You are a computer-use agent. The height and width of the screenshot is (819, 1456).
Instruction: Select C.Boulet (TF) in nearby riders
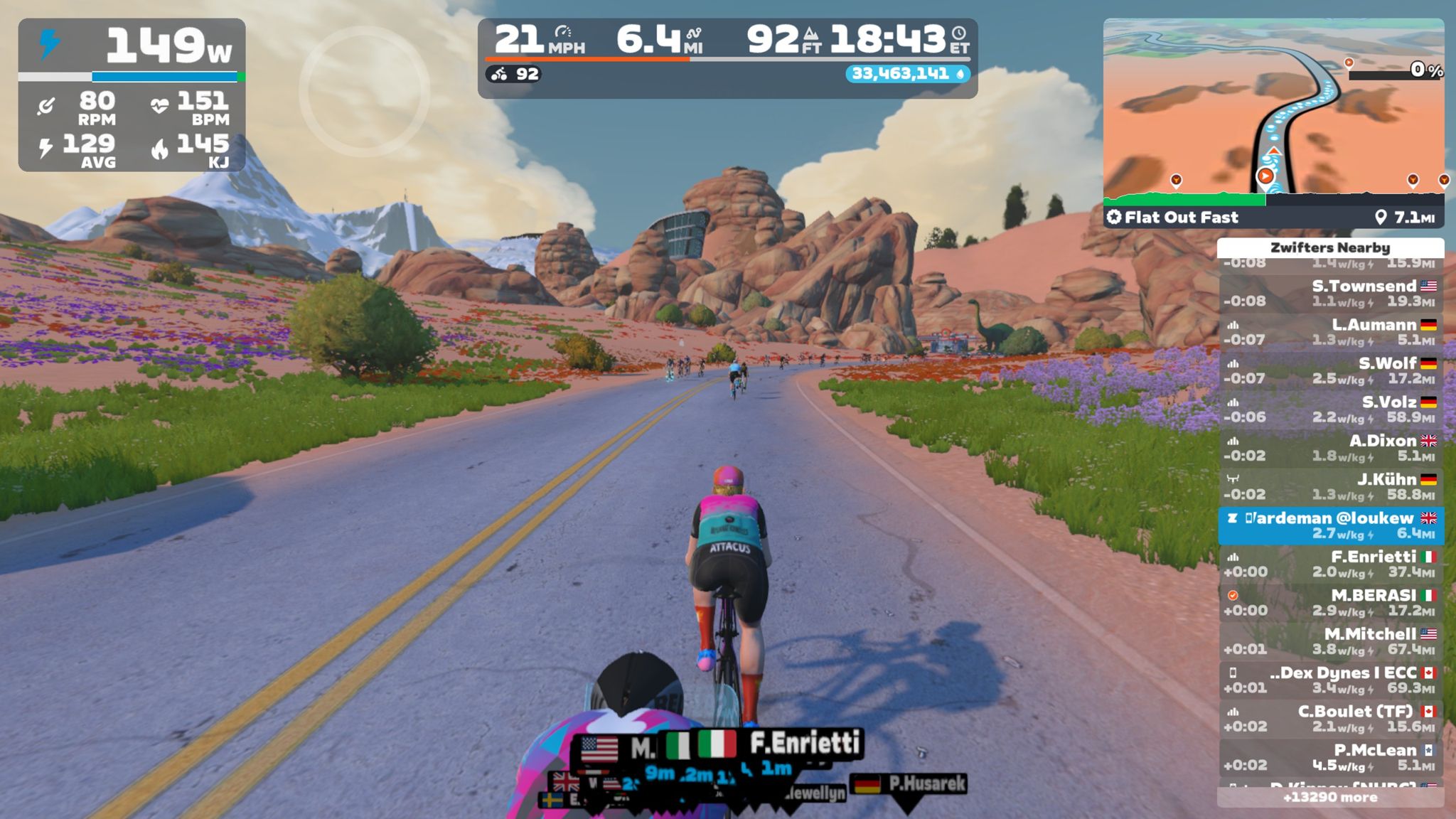1331,719
